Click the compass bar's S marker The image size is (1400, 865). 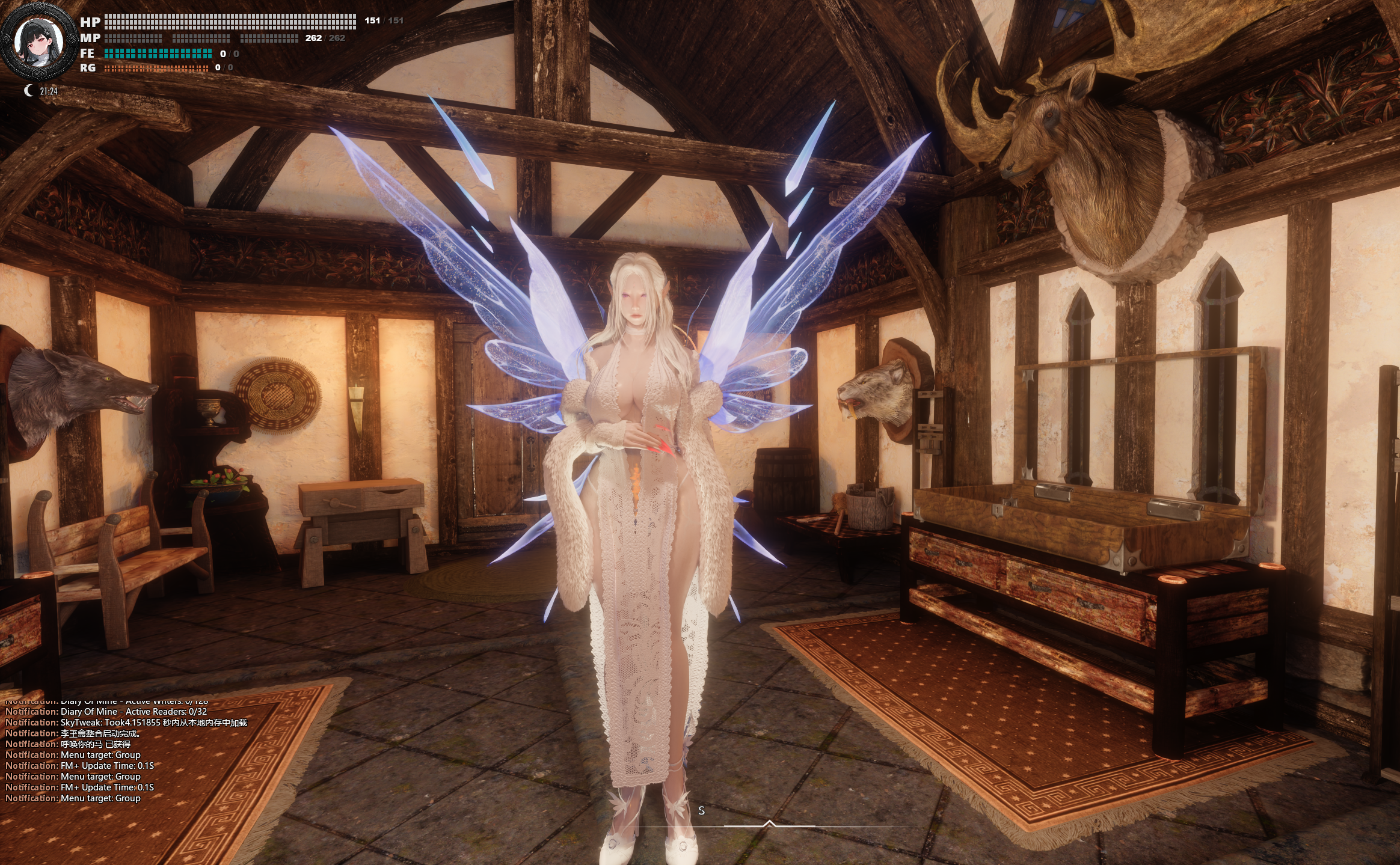click(701, 810)
